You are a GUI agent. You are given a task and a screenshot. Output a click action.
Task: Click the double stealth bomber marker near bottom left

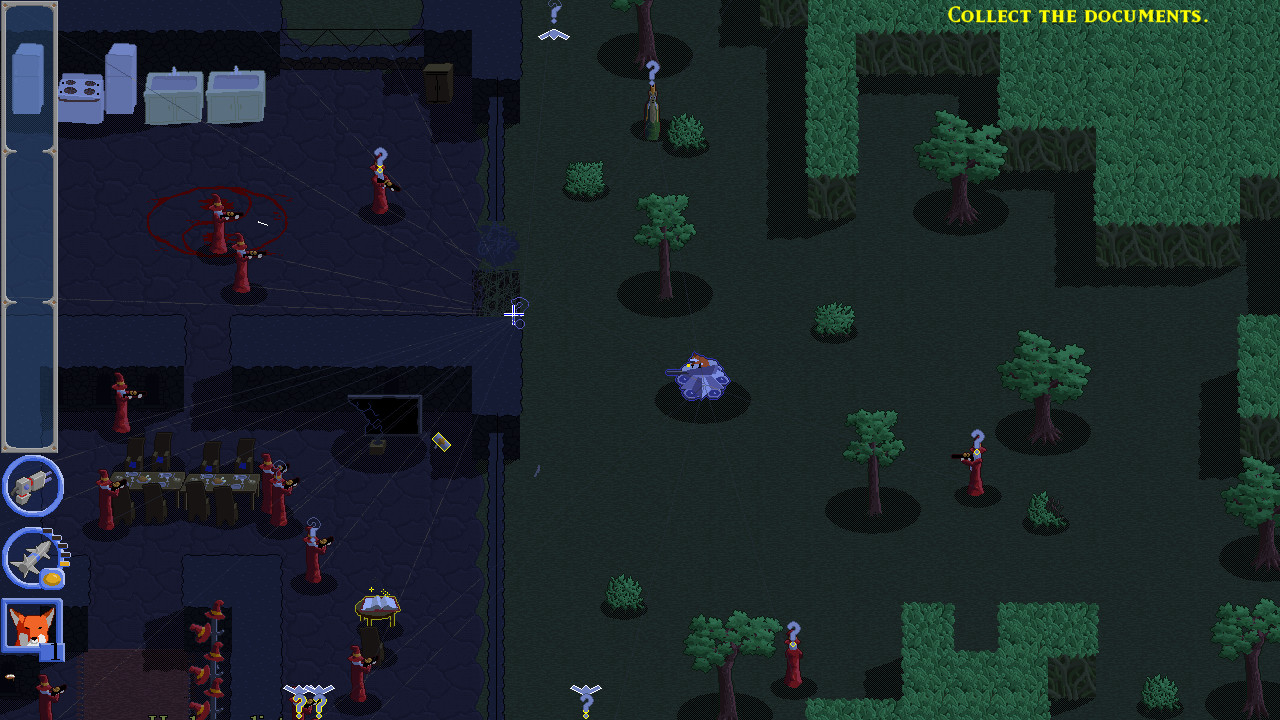[x=308, y=689]
